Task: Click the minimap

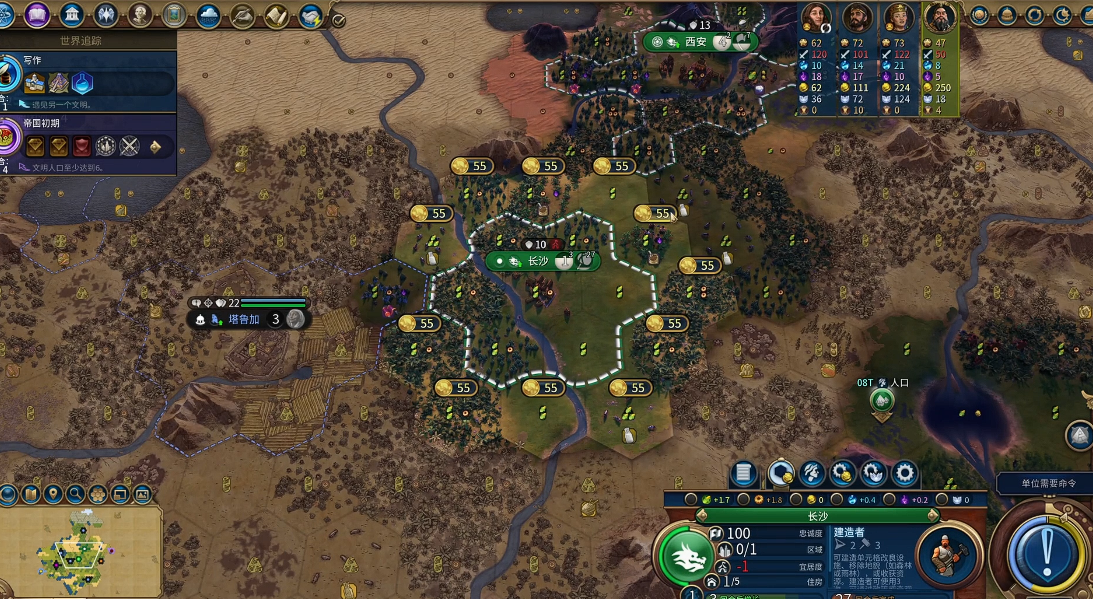Action: pos(80,550)
